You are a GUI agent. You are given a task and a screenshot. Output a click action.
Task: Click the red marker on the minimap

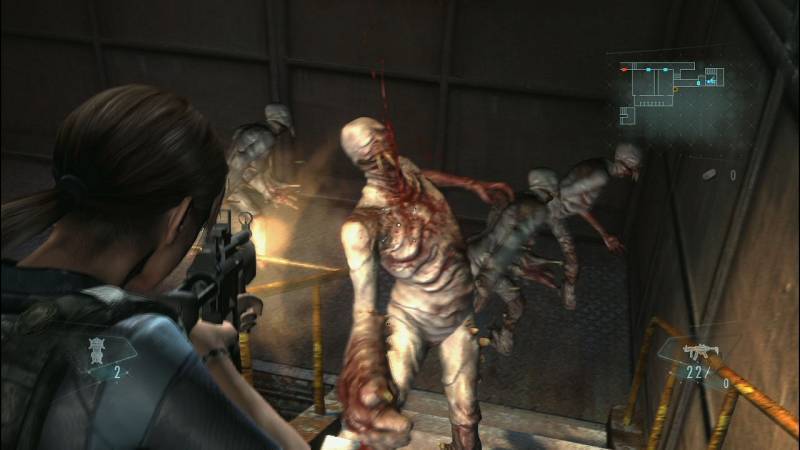click(623, 69)
